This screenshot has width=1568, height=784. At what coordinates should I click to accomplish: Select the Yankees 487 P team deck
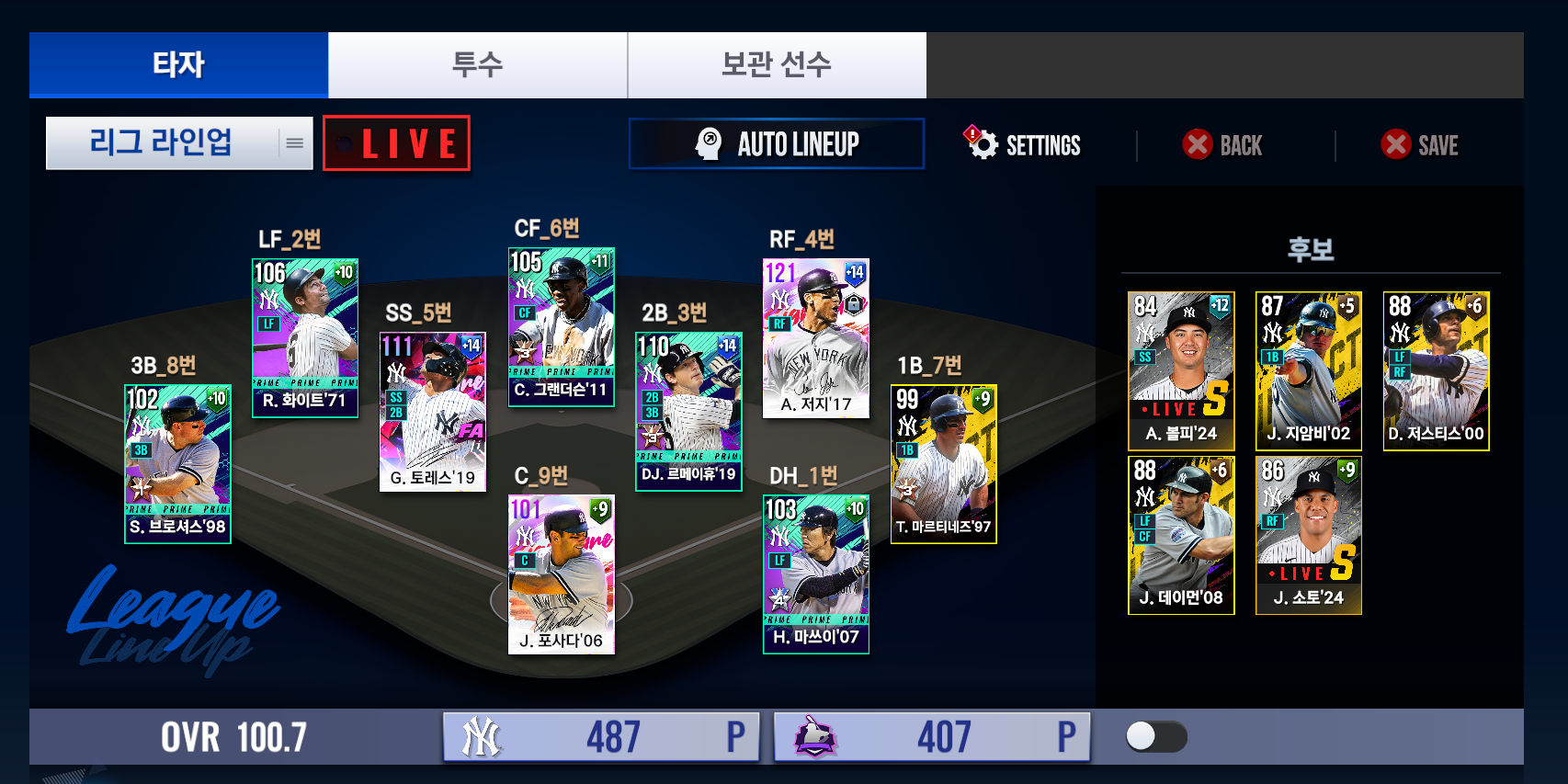(601, 736)
